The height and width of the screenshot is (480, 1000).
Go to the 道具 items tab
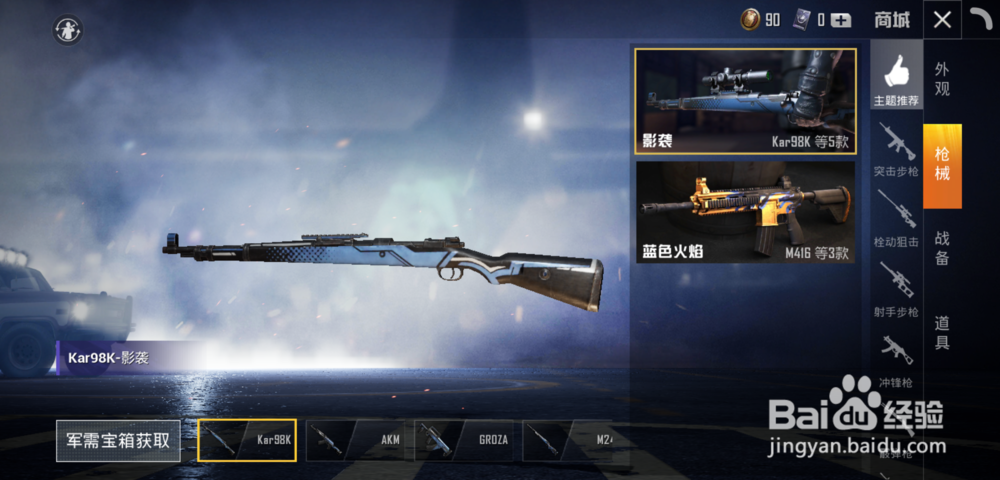coord(942,333)
